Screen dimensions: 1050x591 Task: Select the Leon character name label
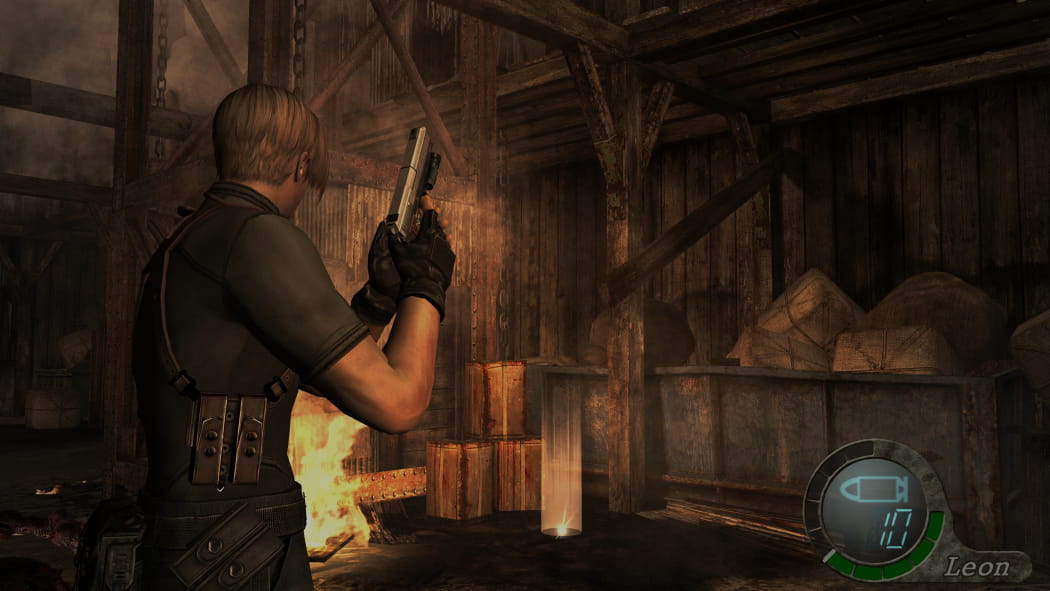point(977,568)
